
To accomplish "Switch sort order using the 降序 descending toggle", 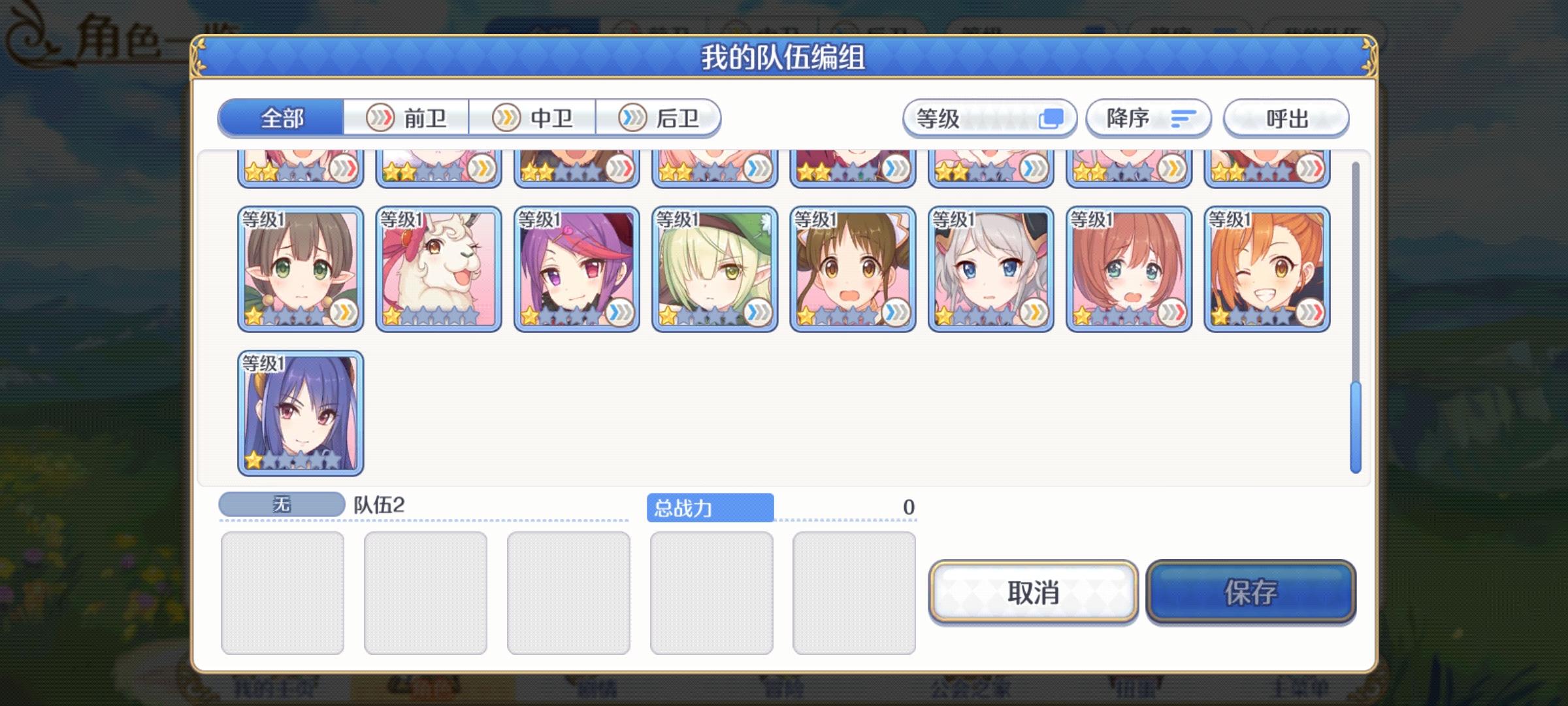I will (x=1148, y=118).
